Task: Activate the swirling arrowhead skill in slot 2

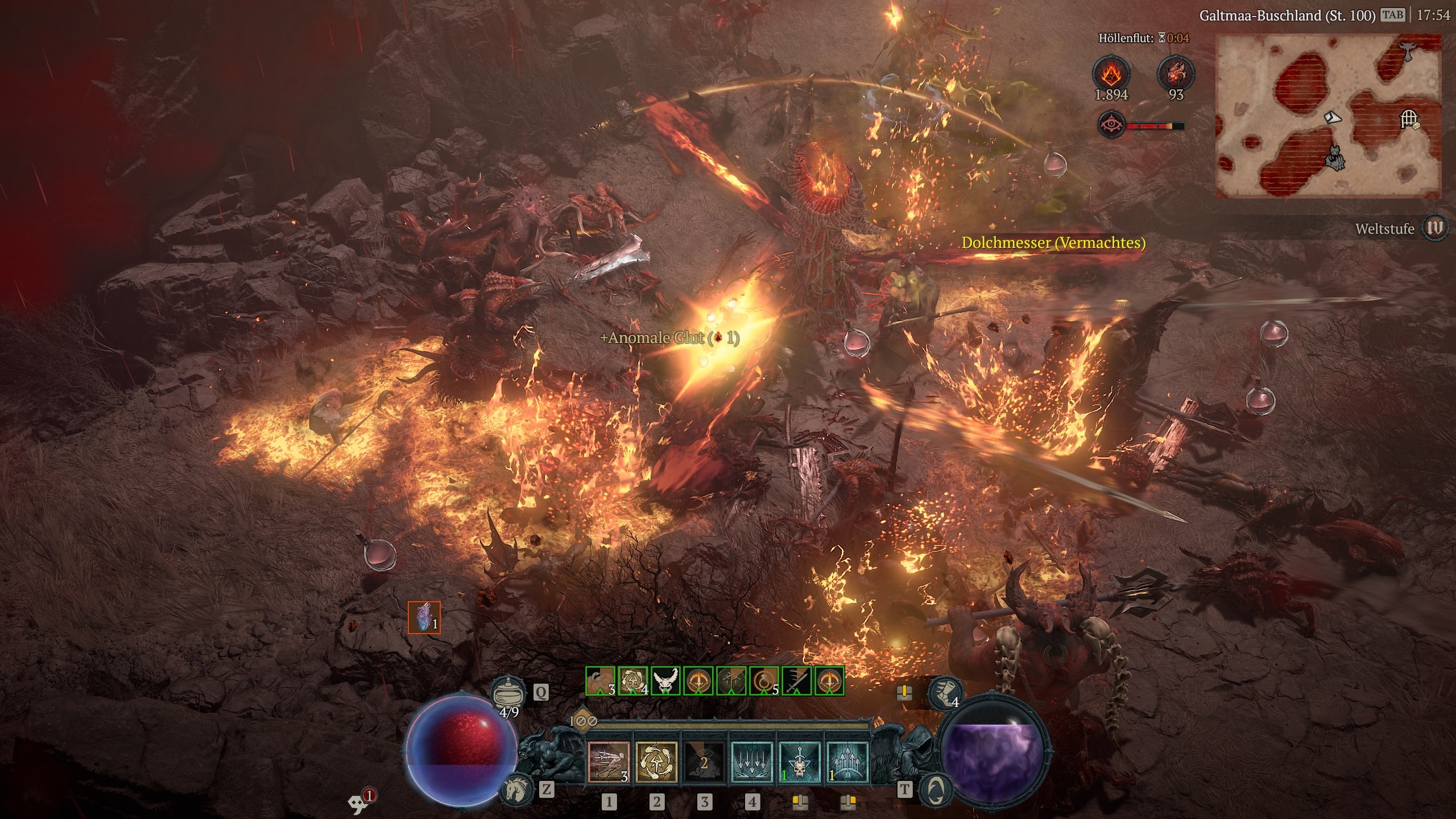Action: pos(656,762)
